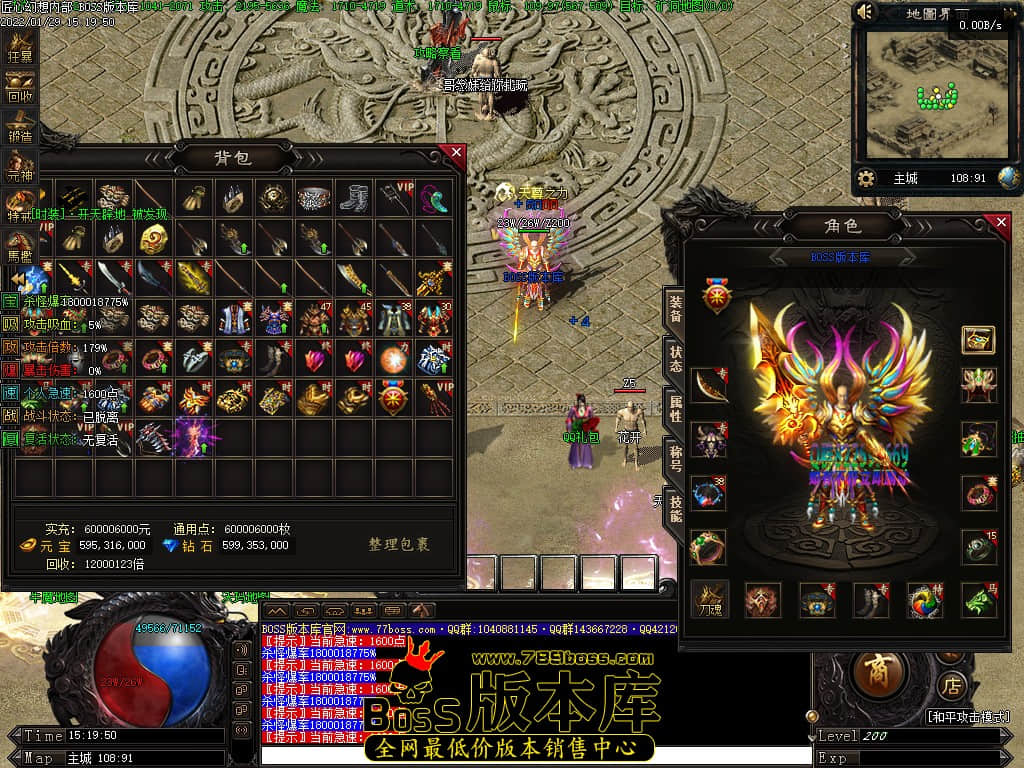Viewport: 1024px width, 768px height.
Task: Open the 回收 recycle menu
Action: 19,88
